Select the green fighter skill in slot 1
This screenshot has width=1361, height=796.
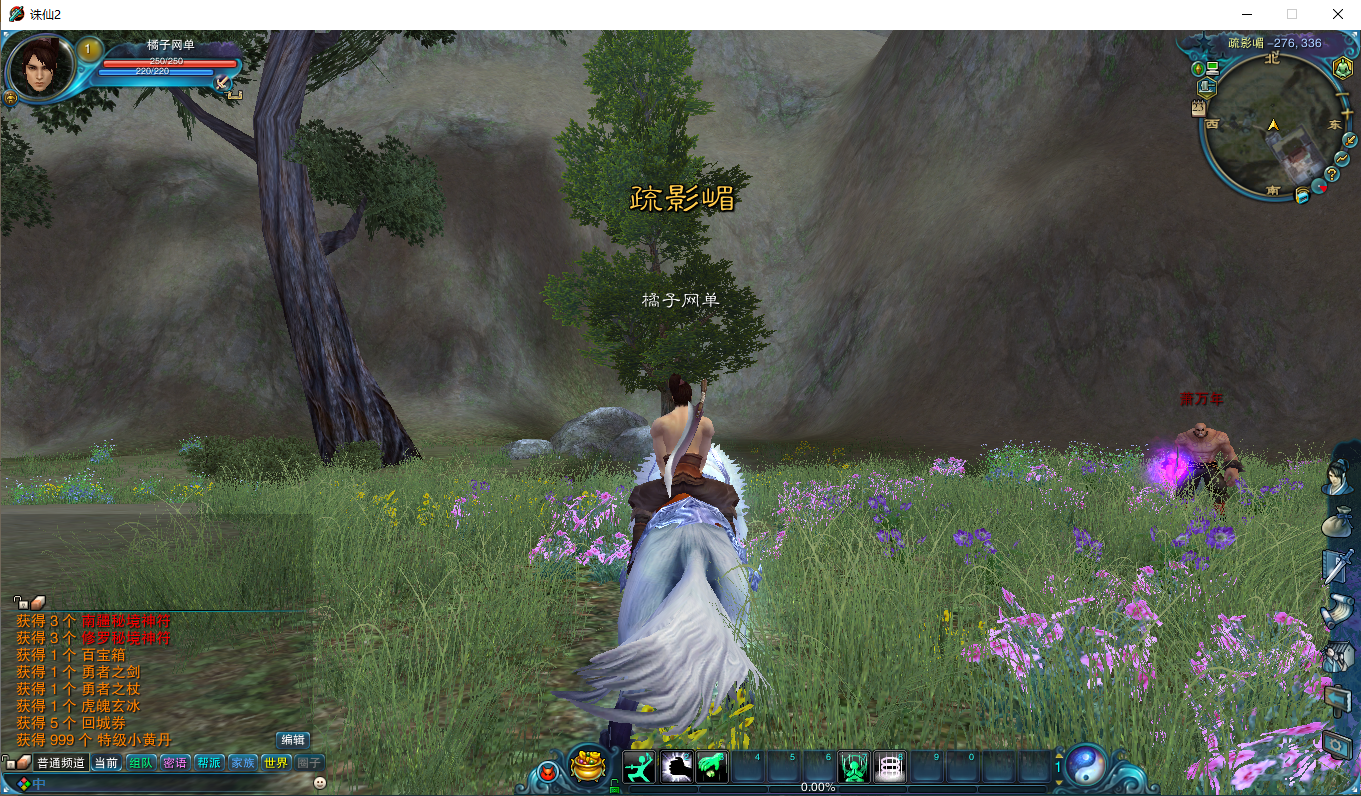639,766
